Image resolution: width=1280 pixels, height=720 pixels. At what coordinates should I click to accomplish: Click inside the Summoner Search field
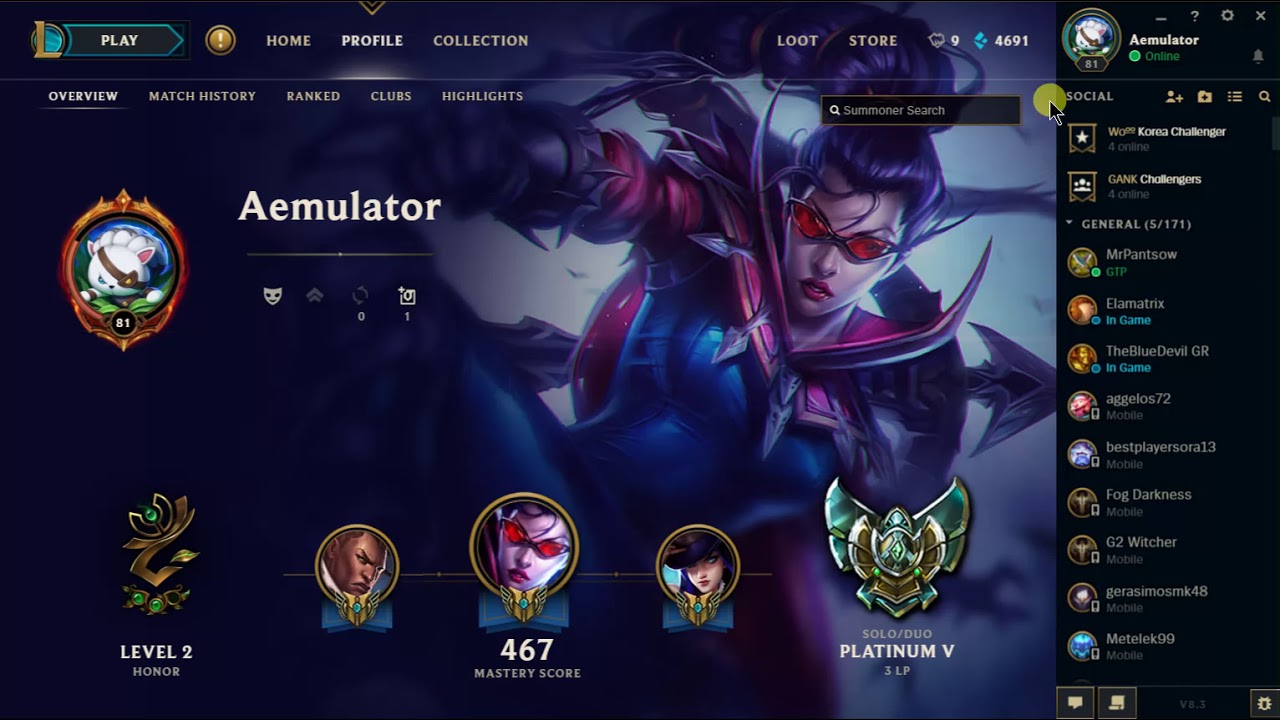(x=920, y=110)
